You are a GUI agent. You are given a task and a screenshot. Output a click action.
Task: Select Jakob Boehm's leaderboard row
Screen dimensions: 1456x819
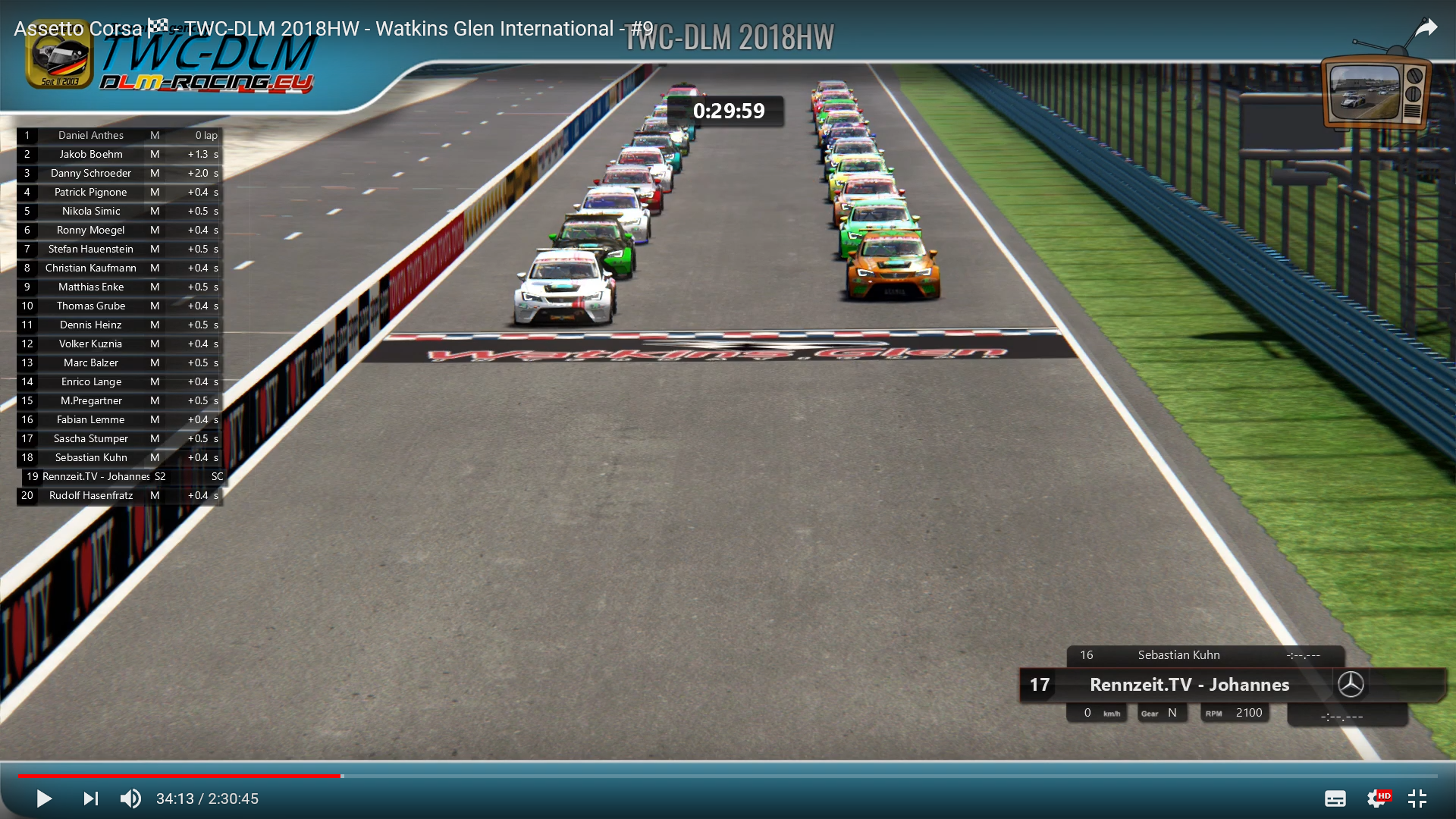tap(91, 155)
